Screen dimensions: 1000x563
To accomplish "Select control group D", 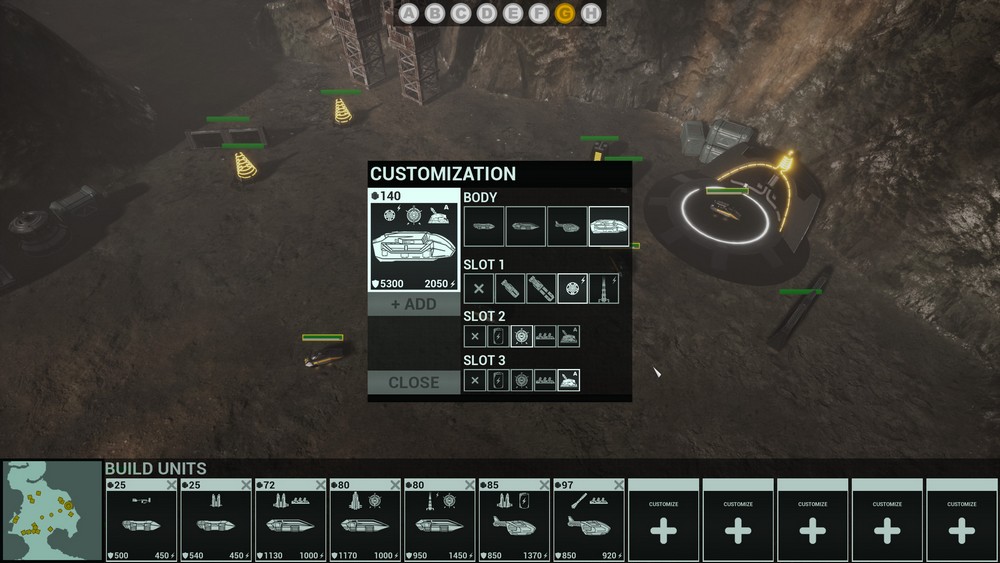I will pyautogui.click(x=487, y=13).
